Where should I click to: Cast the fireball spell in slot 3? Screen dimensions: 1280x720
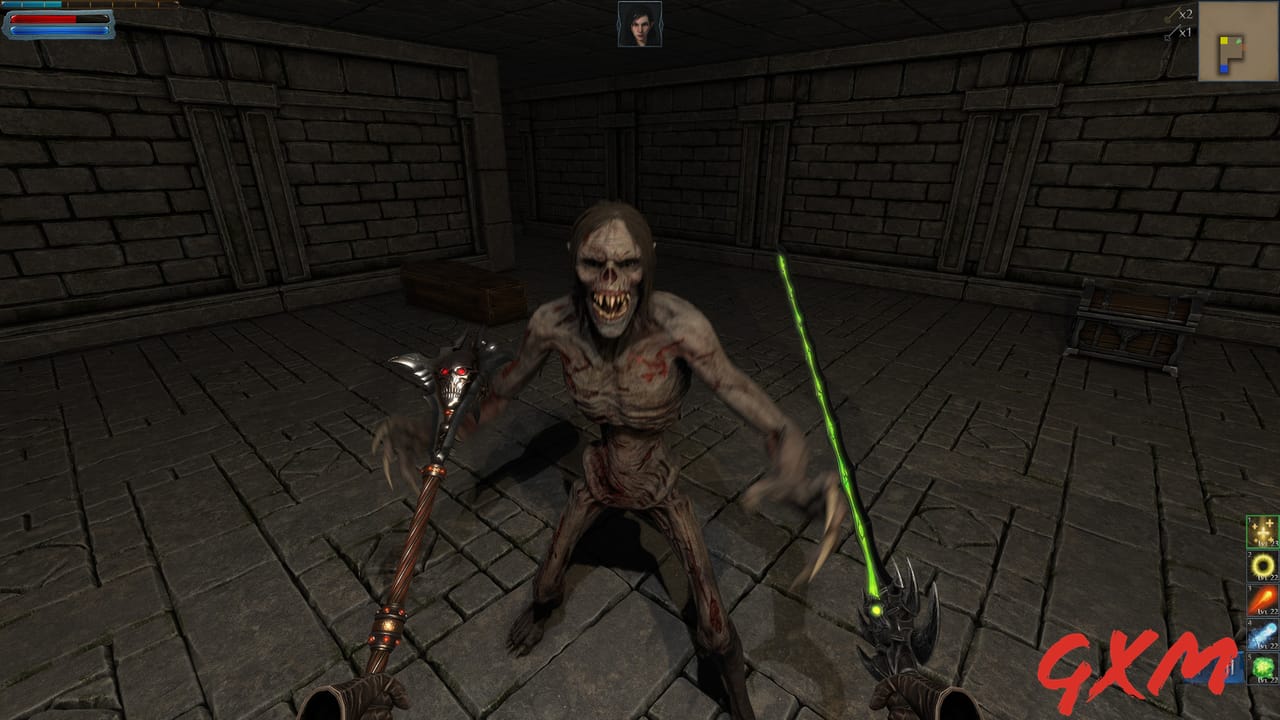1266,599
